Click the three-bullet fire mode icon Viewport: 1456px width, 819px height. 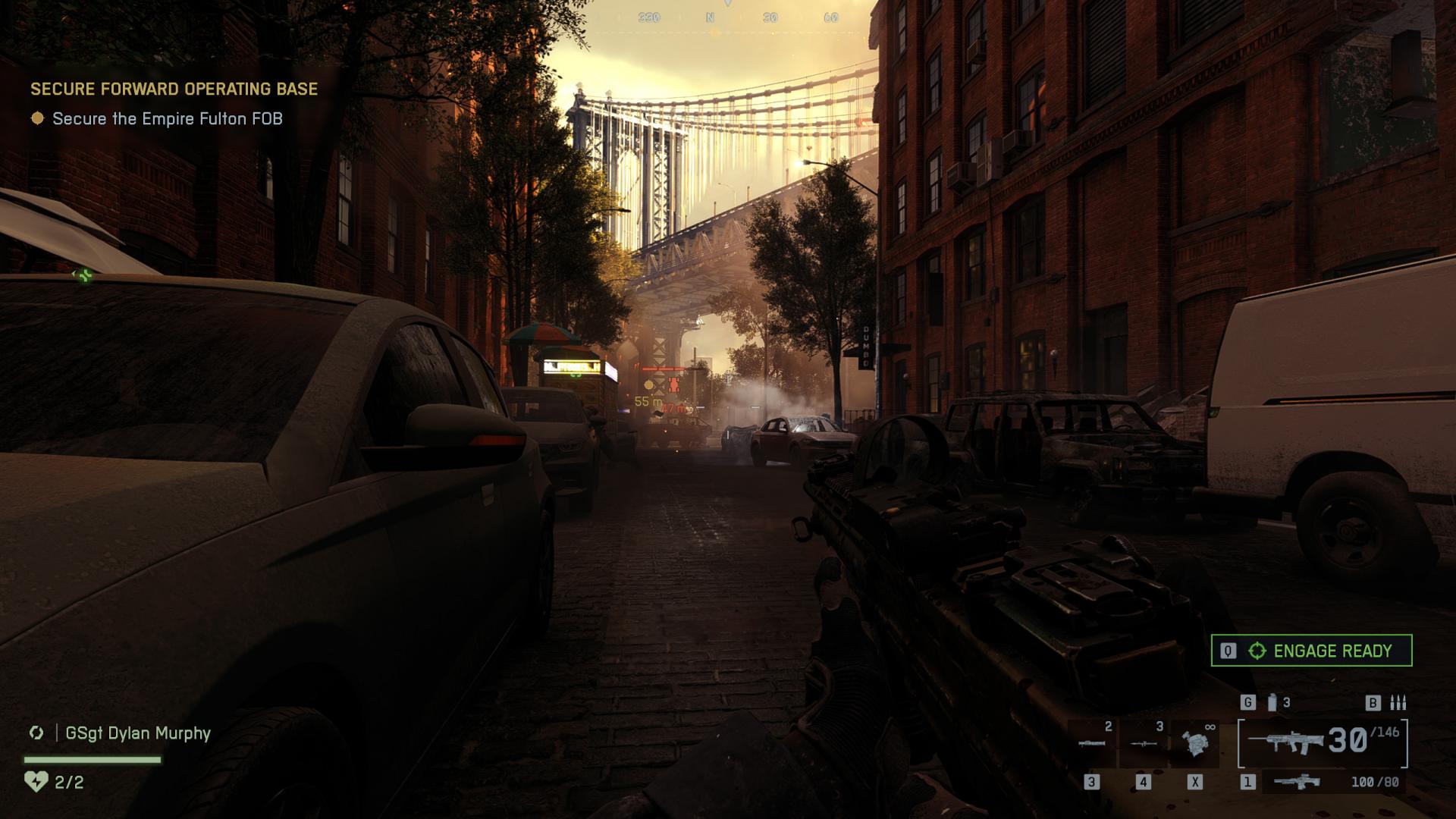[1398, 703]
